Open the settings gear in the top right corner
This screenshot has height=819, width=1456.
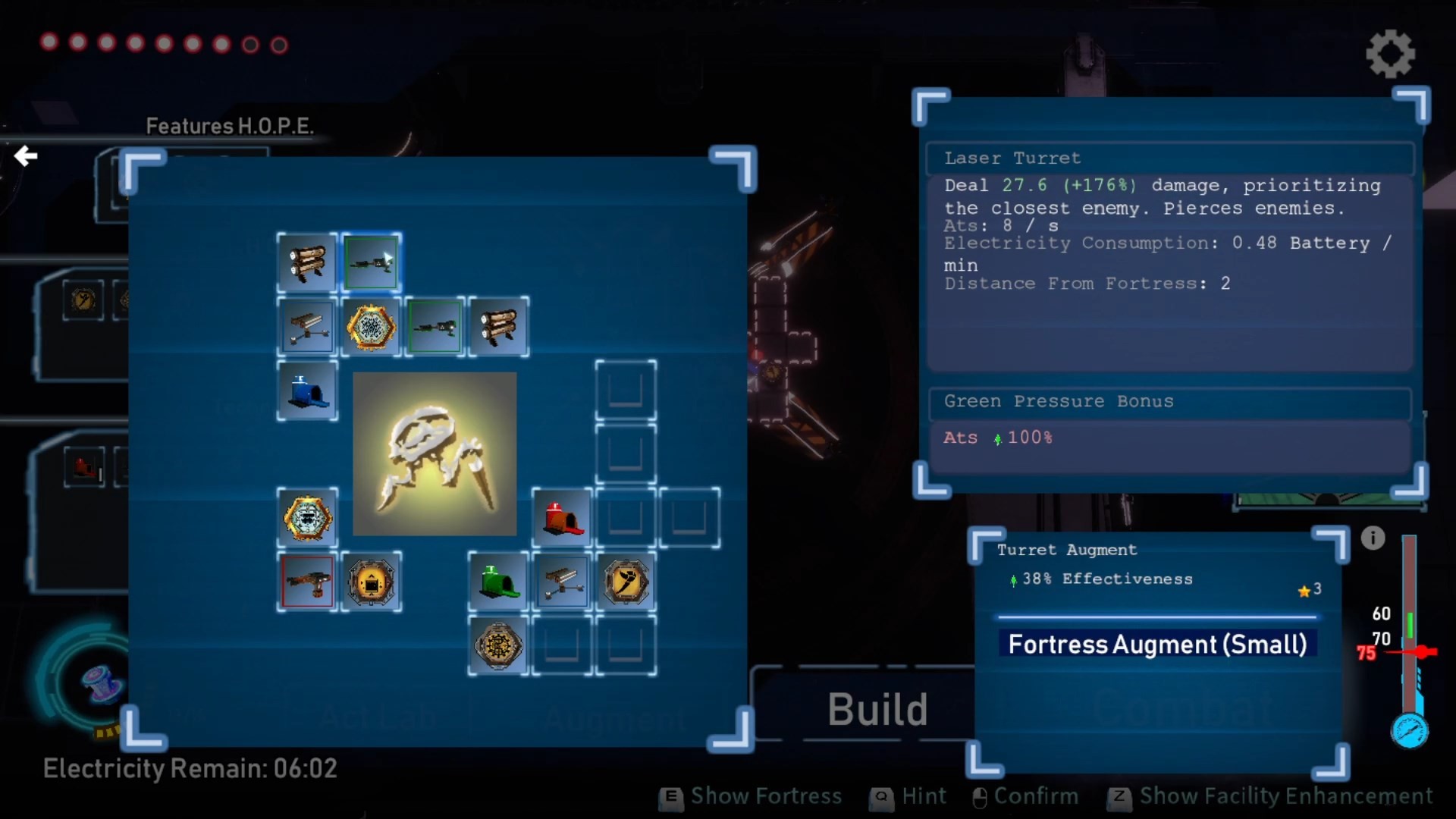tap(1390, 53)
